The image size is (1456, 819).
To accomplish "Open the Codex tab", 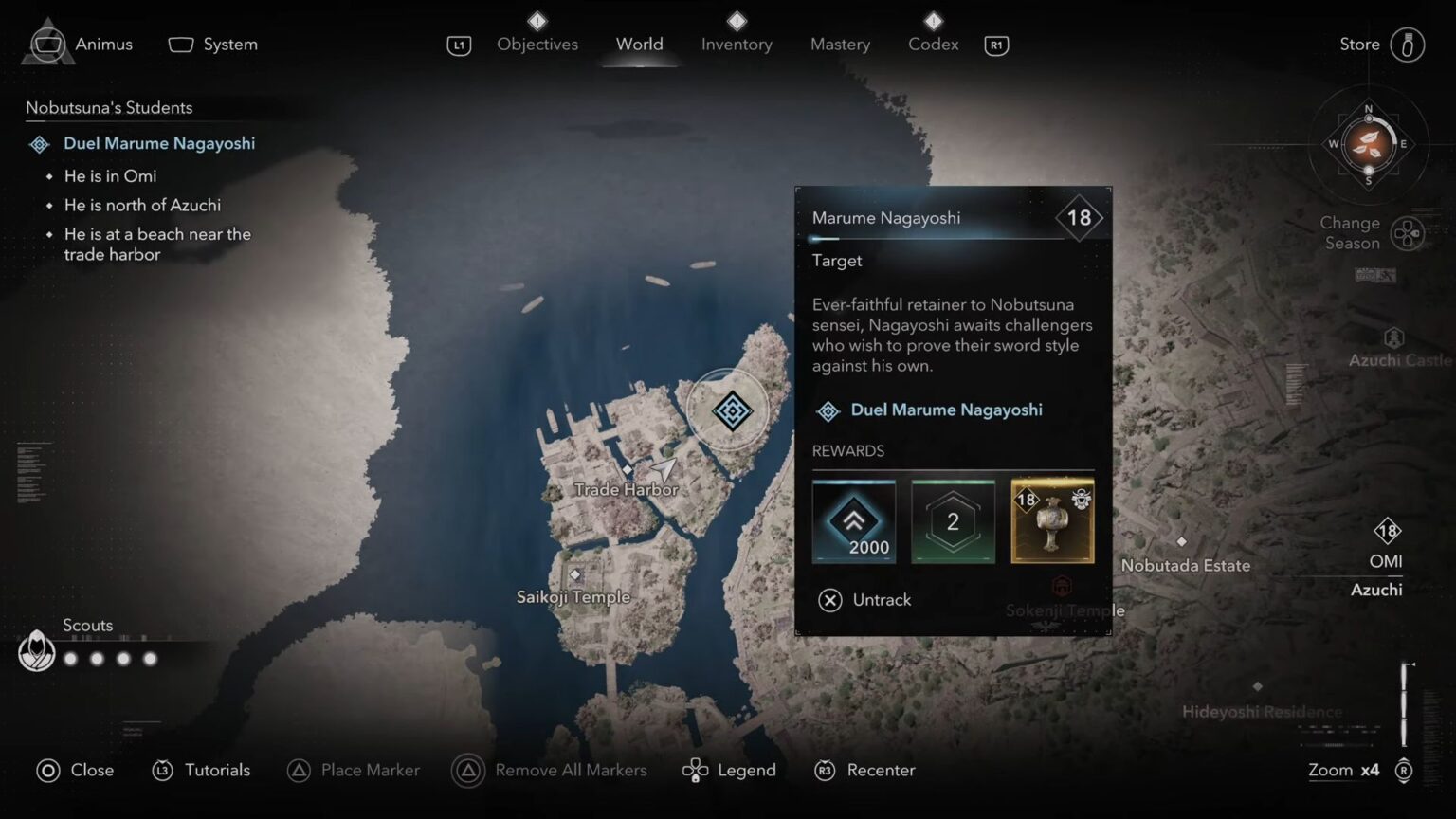I will [932, 44].
